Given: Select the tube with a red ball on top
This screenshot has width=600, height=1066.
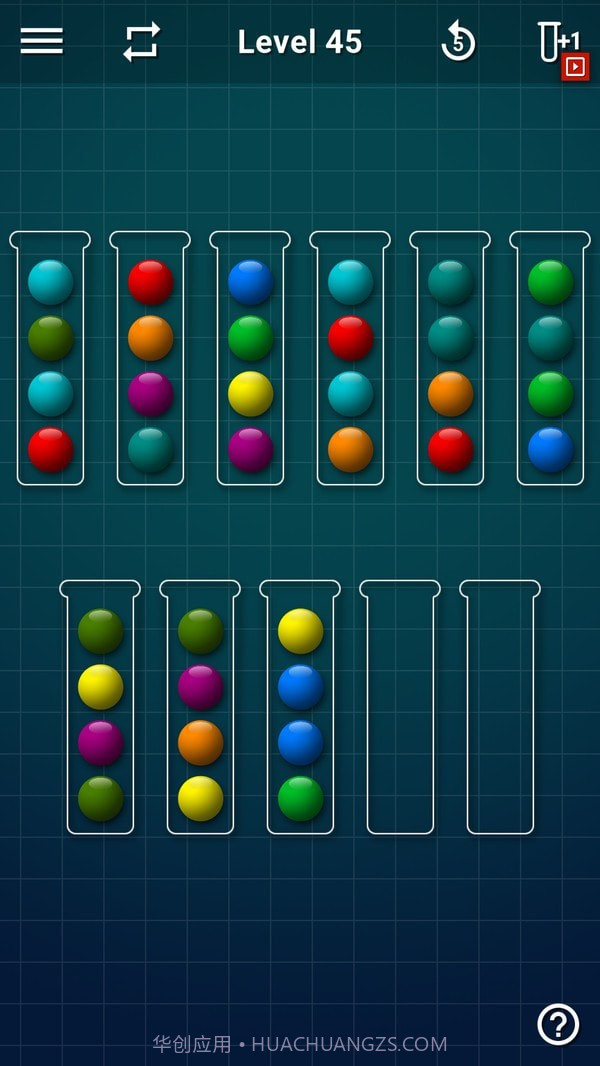Looking at the screenshot, I should 150,360.
